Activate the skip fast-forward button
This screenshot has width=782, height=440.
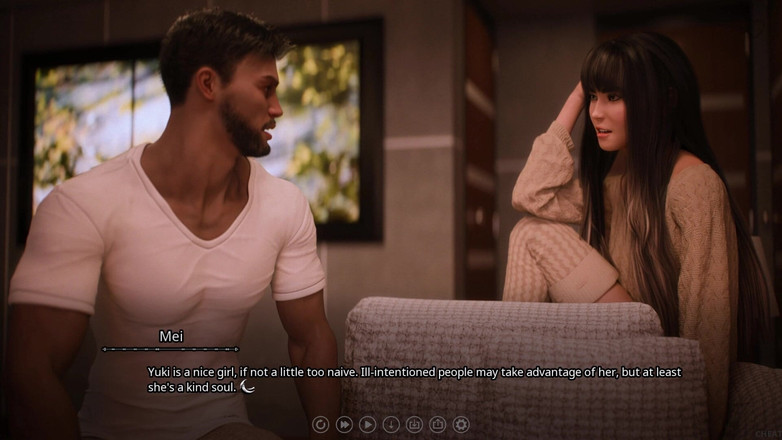344,425
